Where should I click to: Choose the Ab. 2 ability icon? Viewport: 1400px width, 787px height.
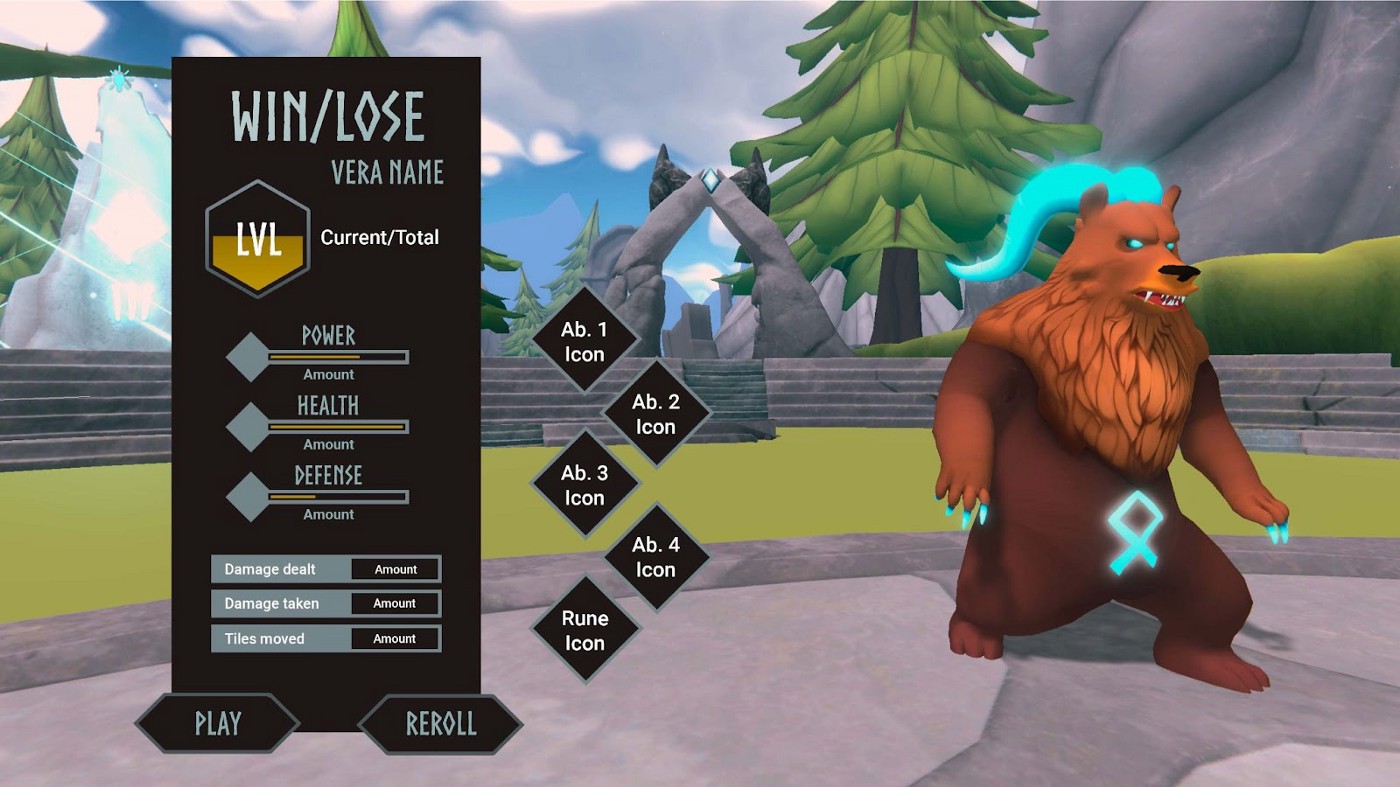tap(655, 414)
